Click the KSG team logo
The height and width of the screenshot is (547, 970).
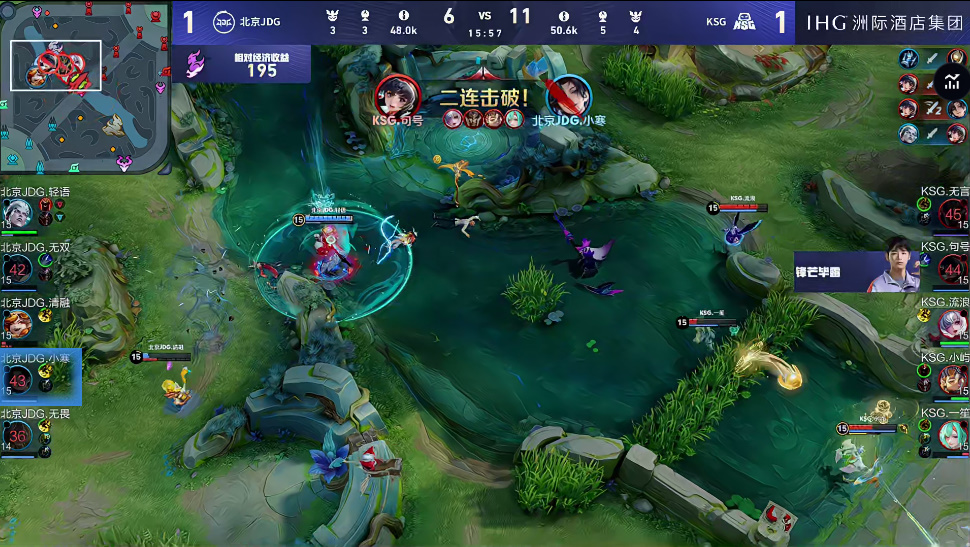tap(744, 21)
